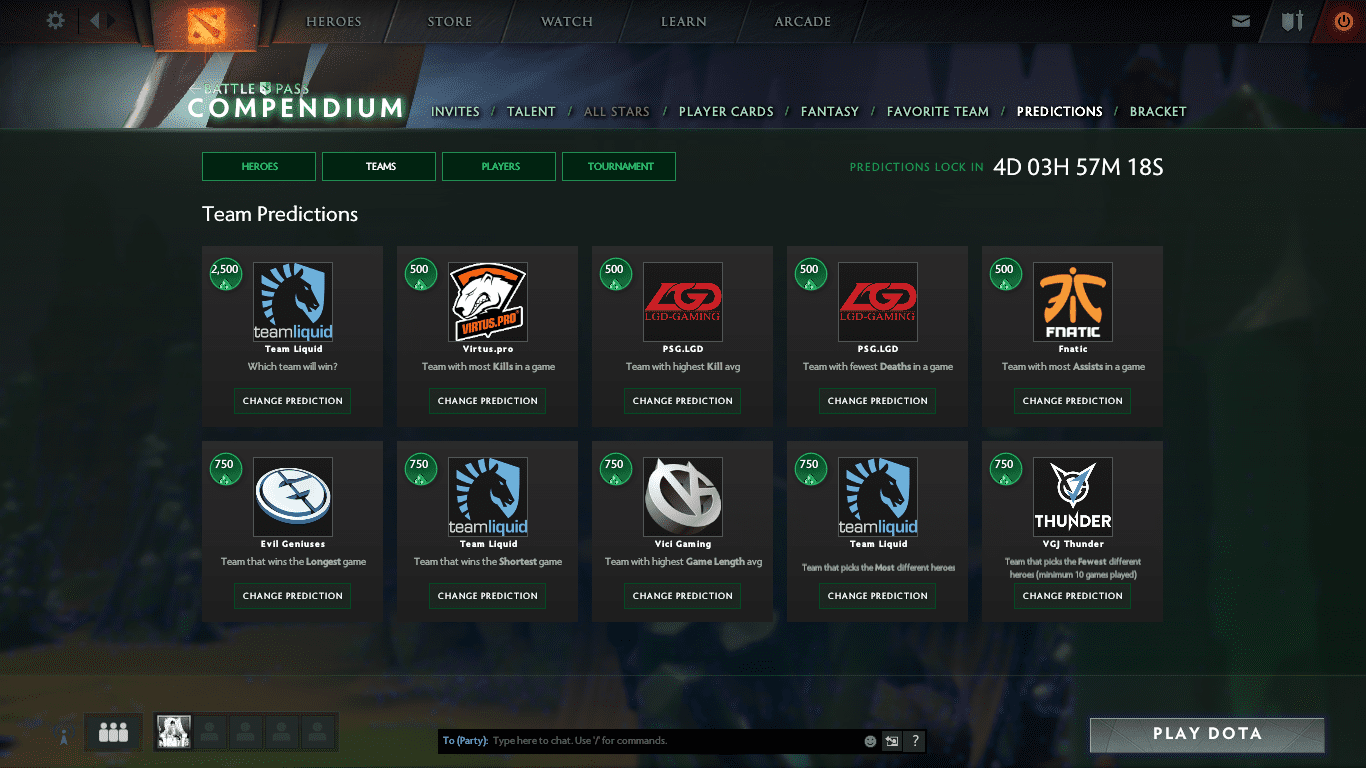The image size is (1366, 768).
Task: Change prediction for most Kills in a game
Action: [x=487, y=401]
